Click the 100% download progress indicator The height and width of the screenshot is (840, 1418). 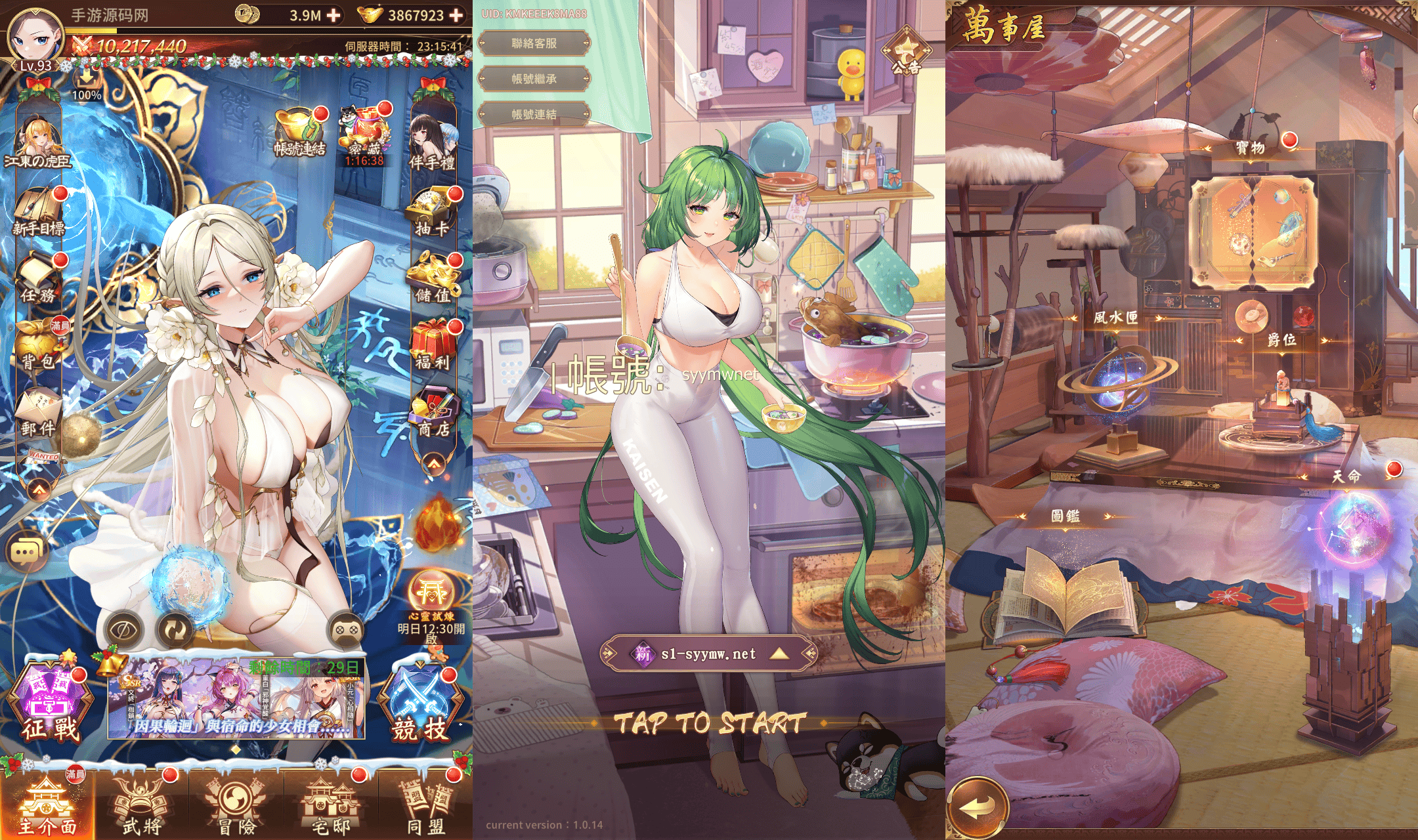87,85
